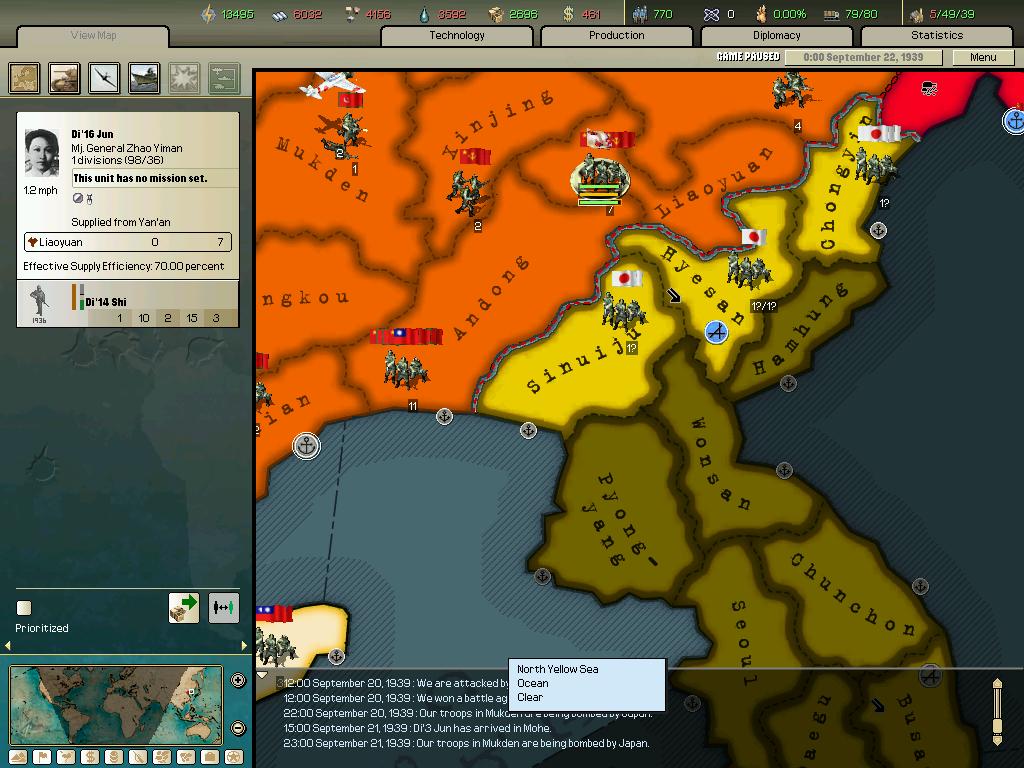Viewport: 1024px width, 768px height.
Task: Click the airplane air units filter icon
Action: coord(104,78)
